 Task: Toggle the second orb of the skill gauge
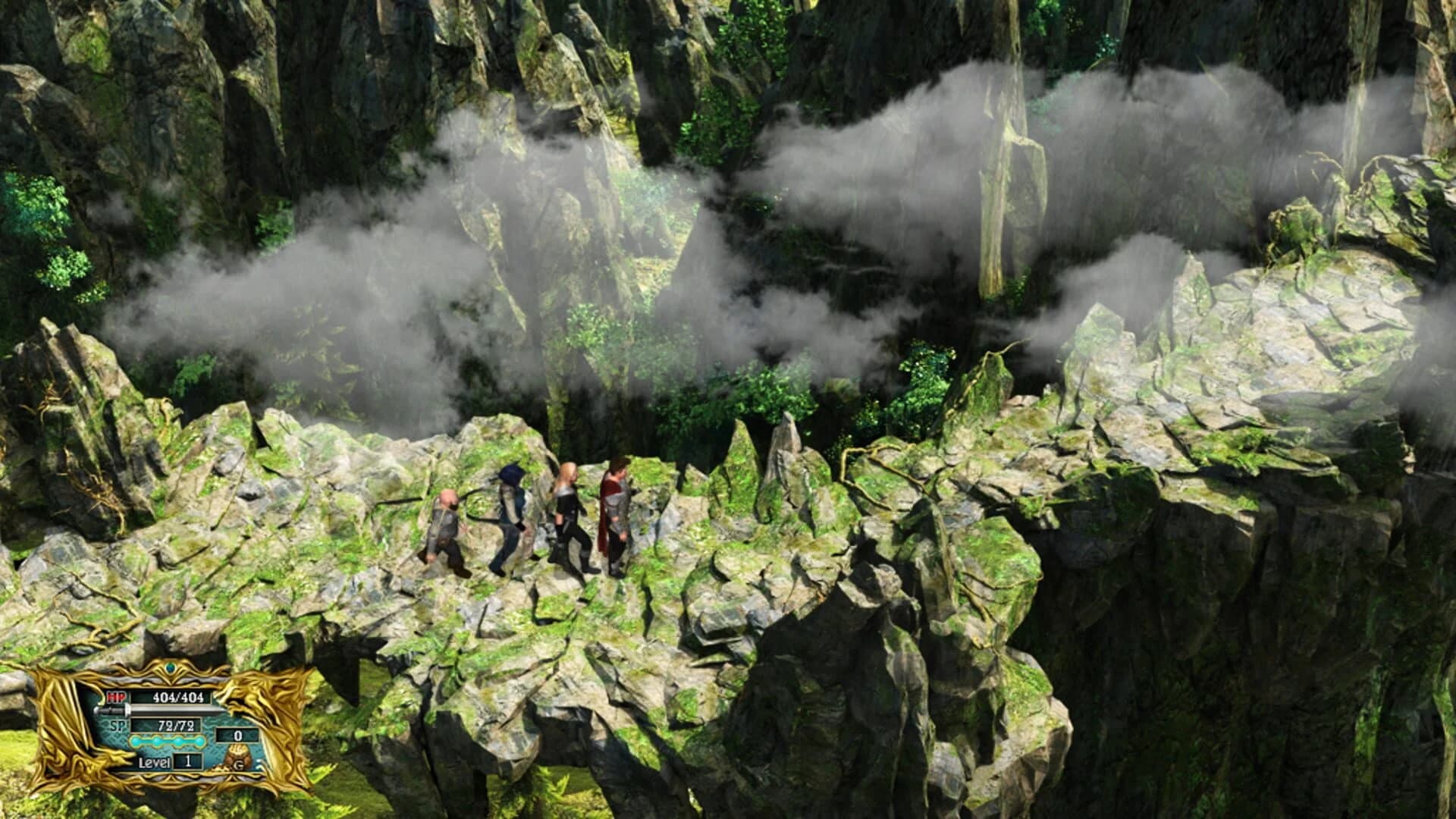click(x=156, y=742)
